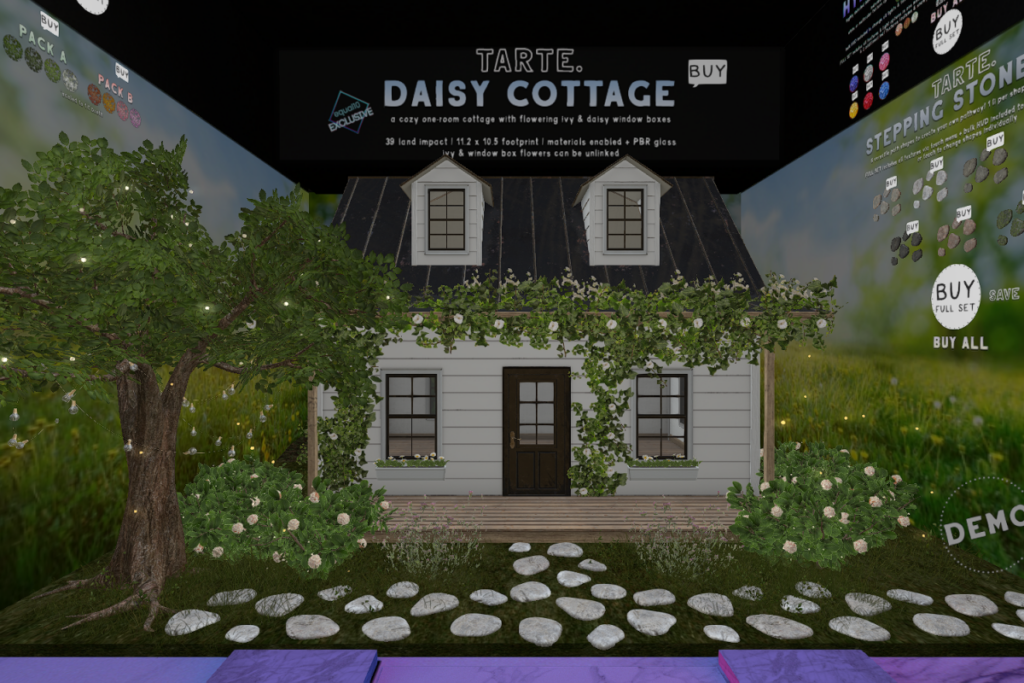Buy the Stepping Stones full set
Image resolution: width=1024 pixels, height=683 pixels.
point(955,296)
